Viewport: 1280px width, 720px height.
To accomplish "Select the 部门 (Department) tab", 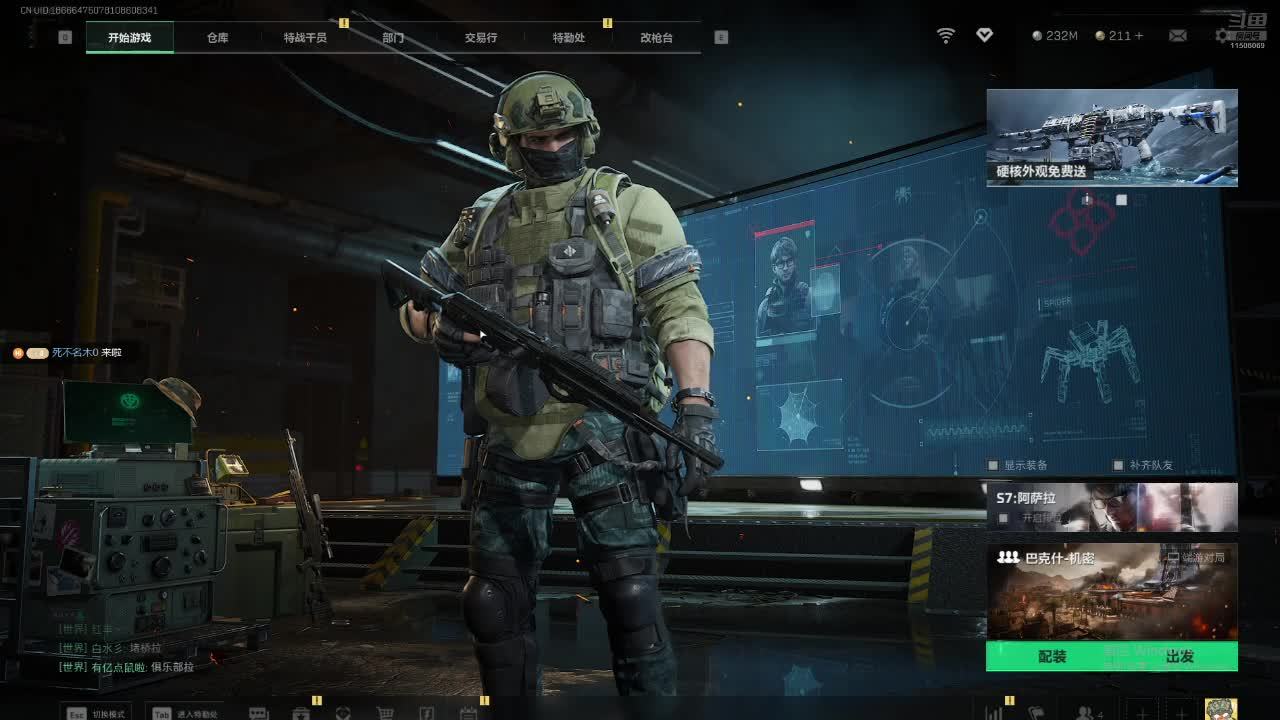I will coord(393,37).
